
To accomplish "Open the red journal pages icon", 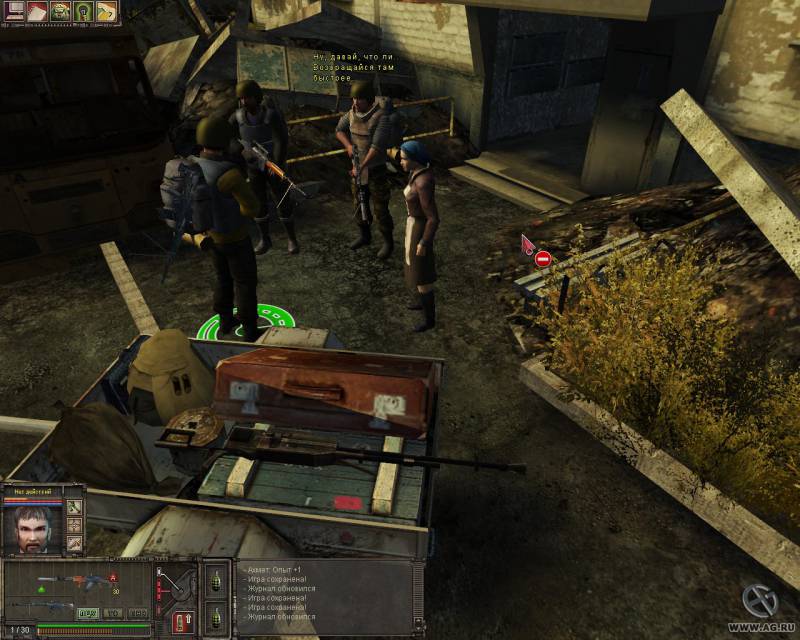I will (35, 11).
